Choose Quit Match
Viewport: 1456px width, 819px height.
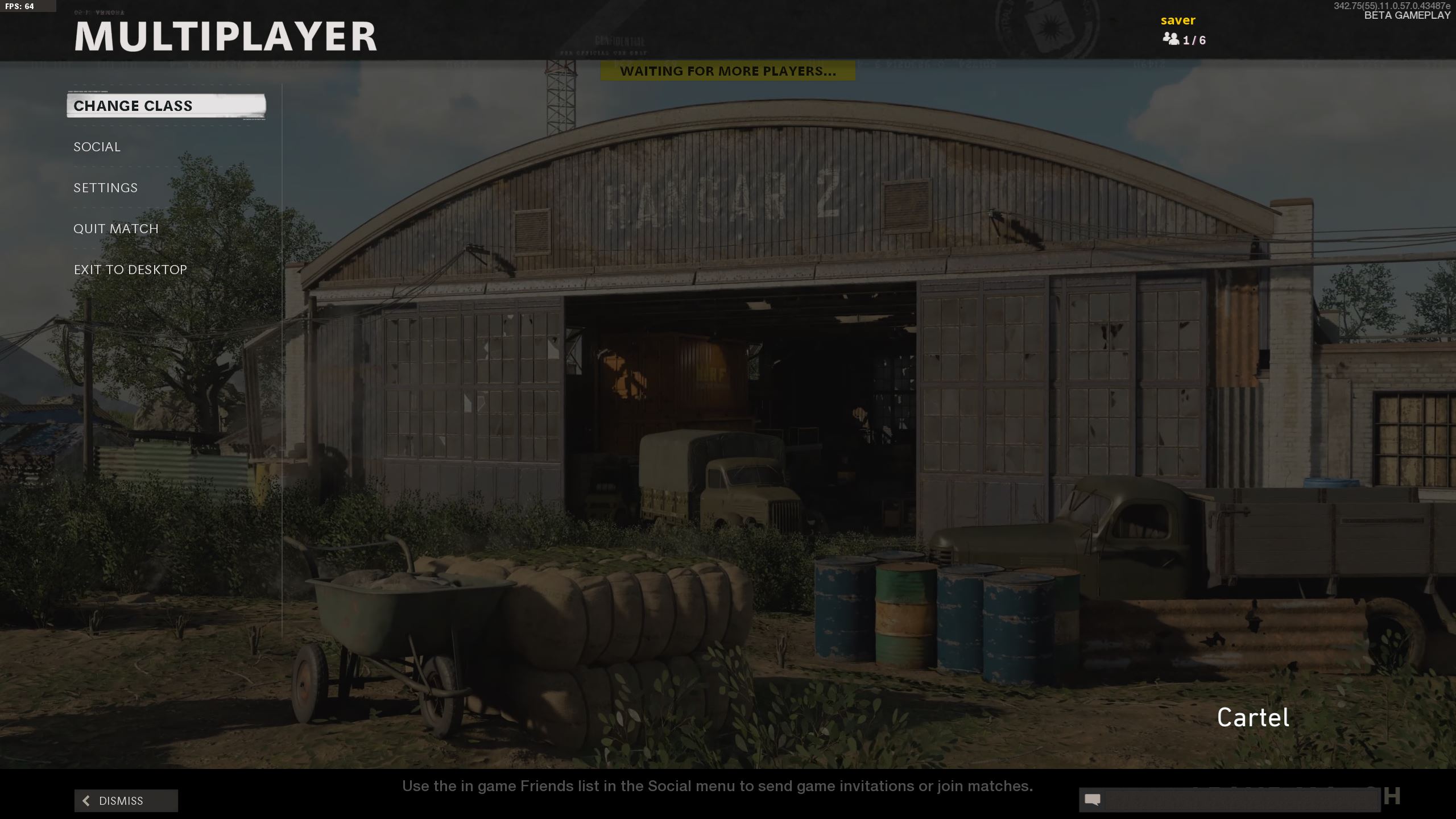click(116, 229)
